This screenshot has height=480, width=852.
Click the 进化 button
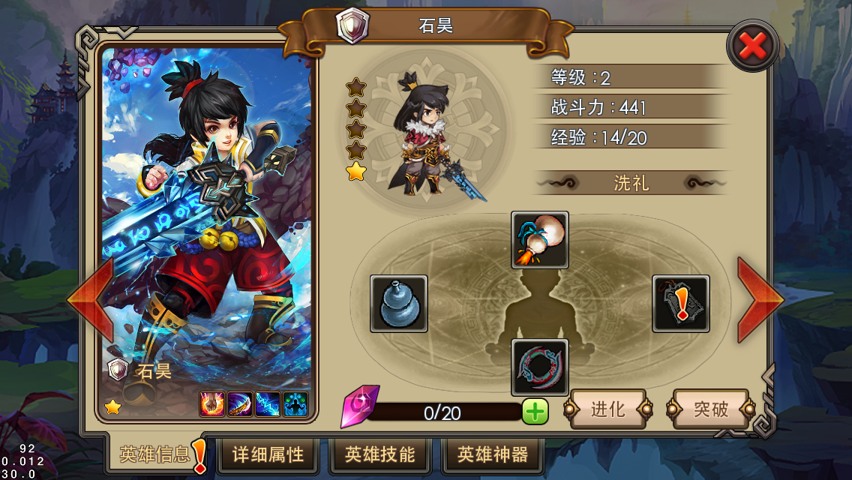(x=608, y=409)
